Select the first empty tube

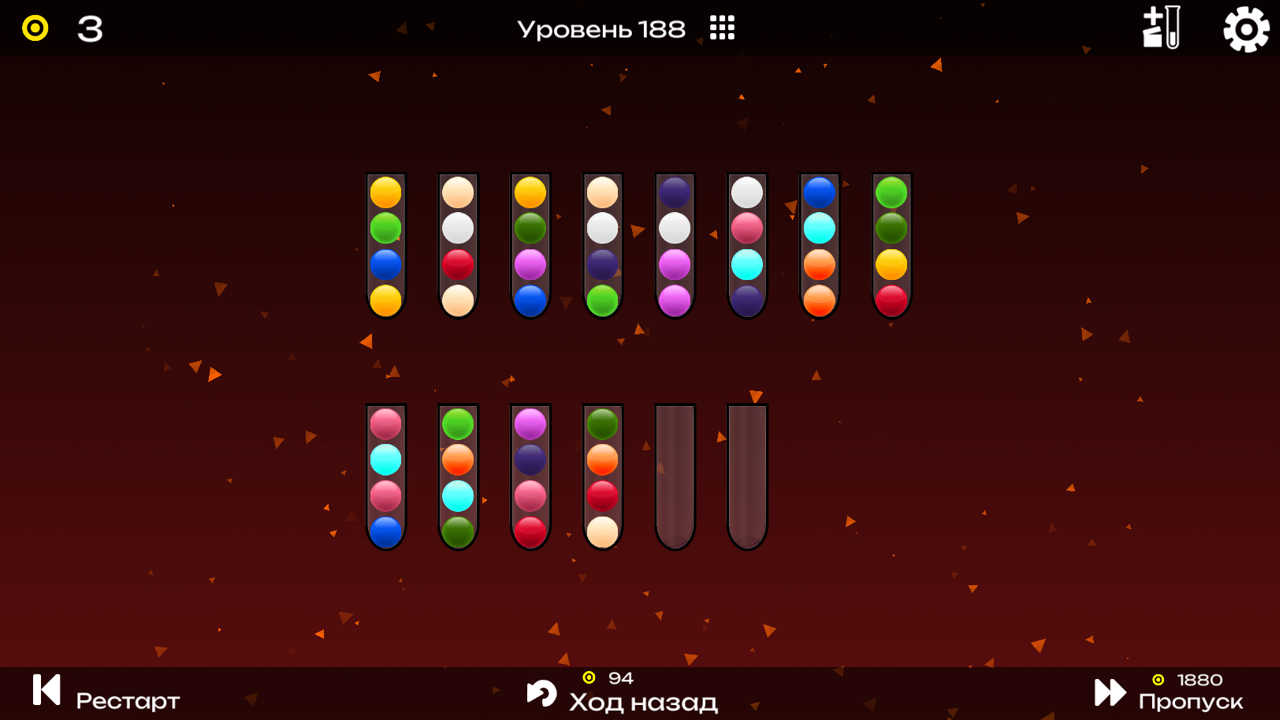point(674,475)
